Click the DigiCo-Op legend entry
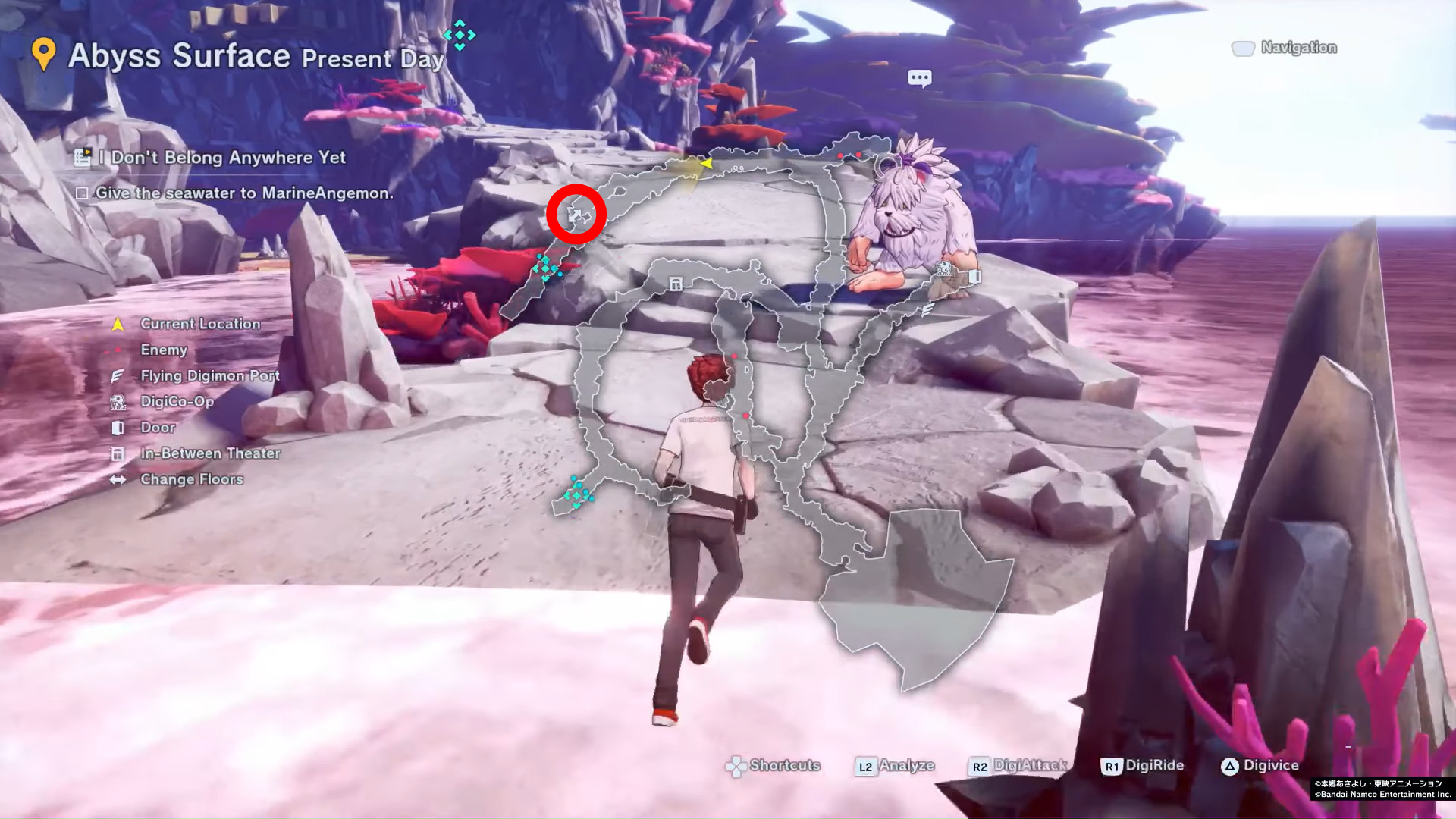The width and height of the screenshot is (1456, 819). click(x=177, y=401)
